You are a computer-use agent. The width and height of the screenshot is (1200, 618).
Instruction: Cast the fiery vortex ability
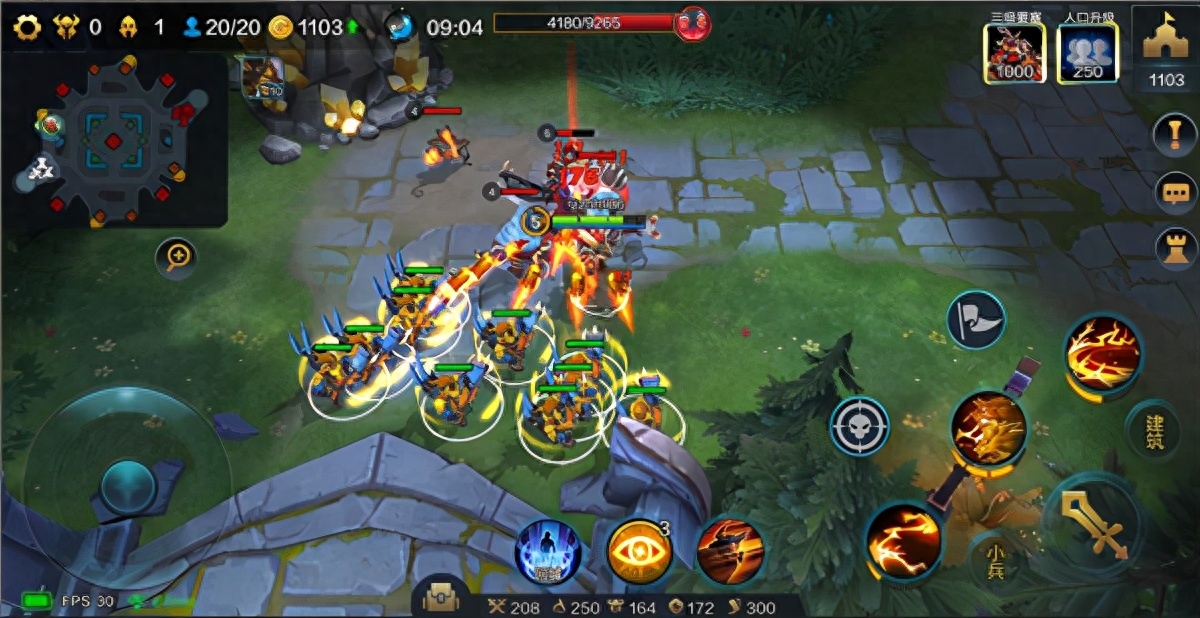pos(1103,352)
